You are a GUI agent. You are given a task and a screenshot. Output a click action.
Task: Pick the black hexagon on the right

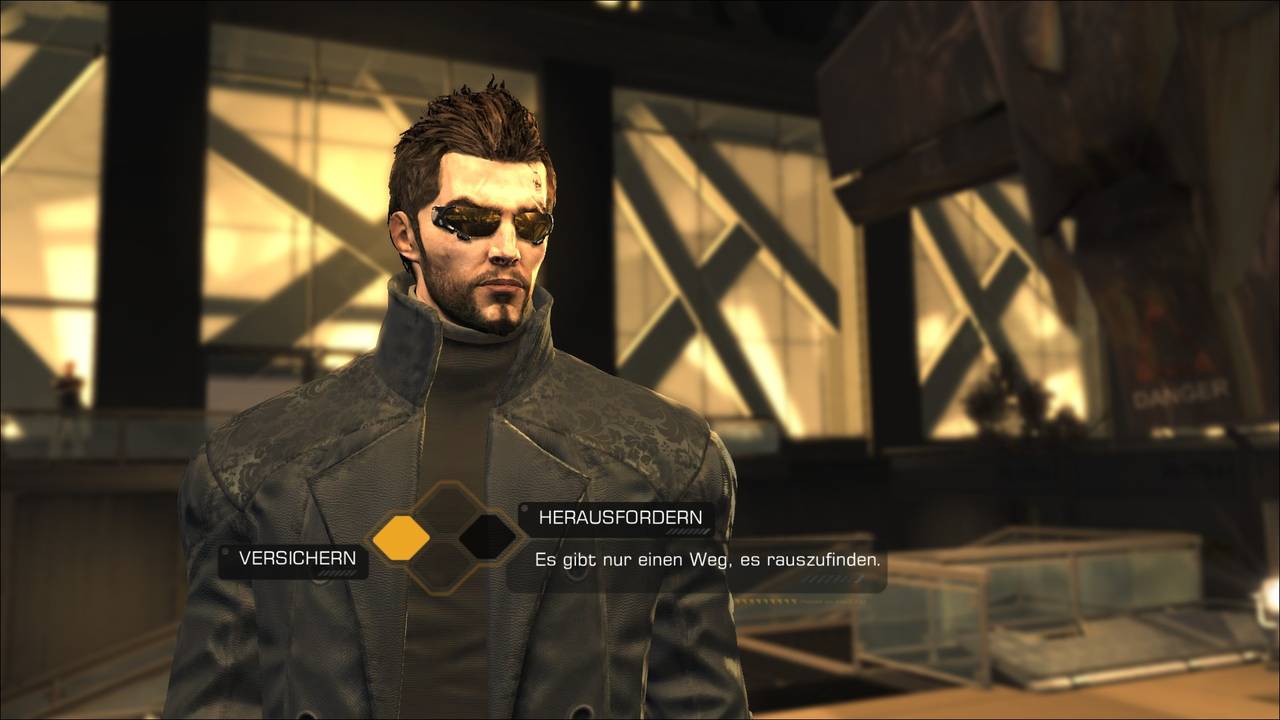point(487,538)
